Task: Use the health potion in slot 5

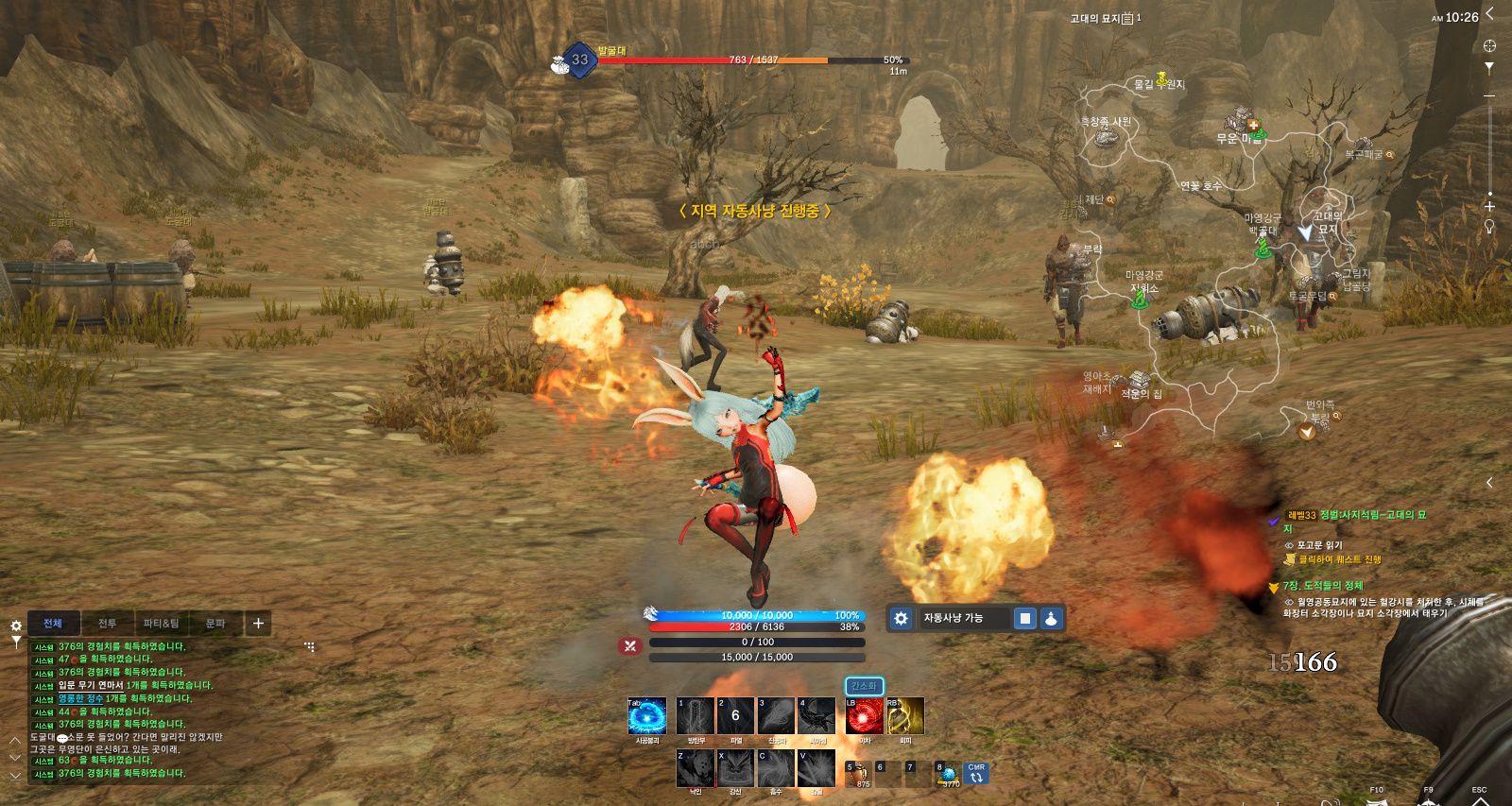Action: coord(859,774)
